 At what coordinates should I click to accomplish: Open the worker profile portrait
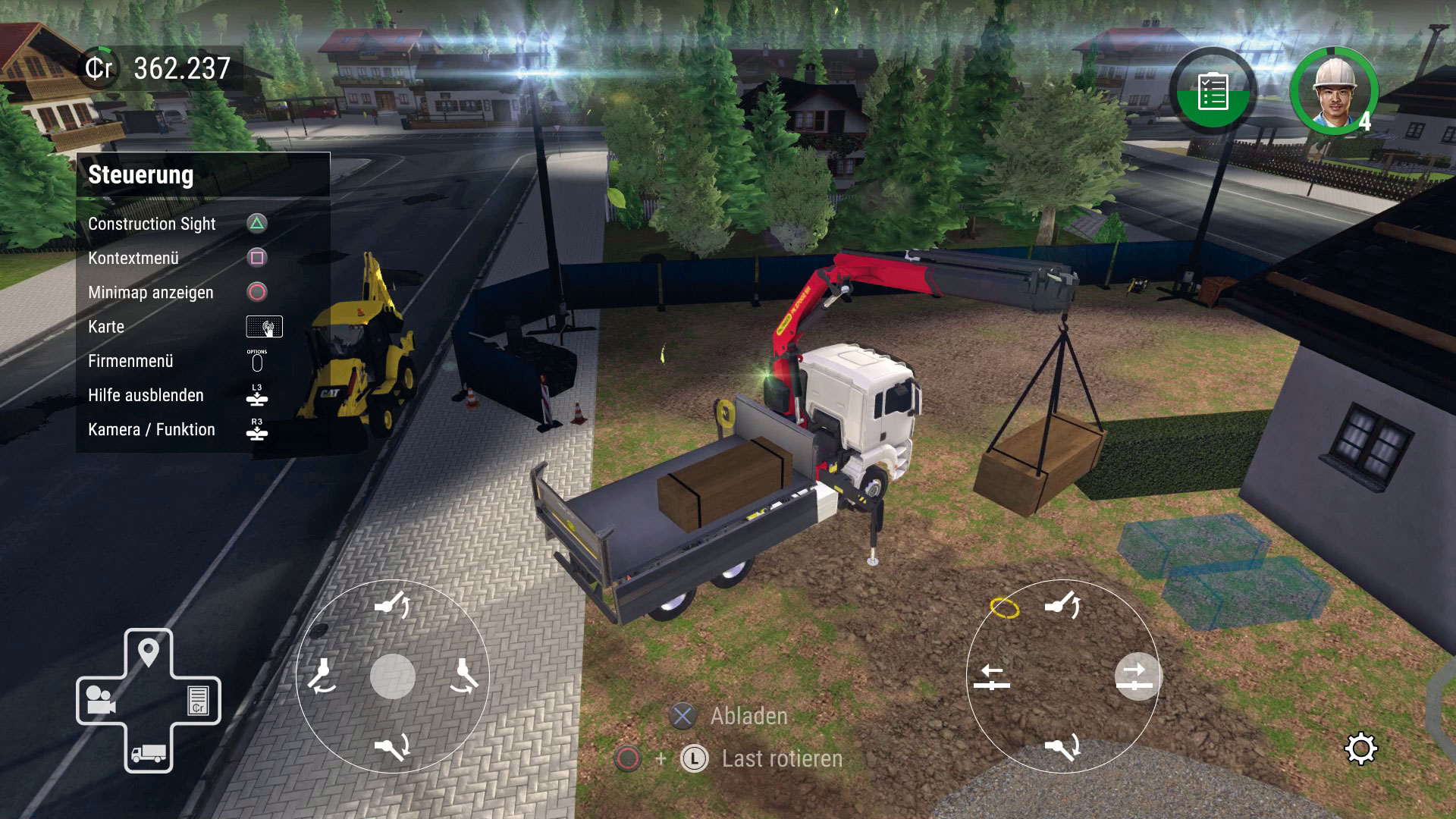(x=1334, y=91)
